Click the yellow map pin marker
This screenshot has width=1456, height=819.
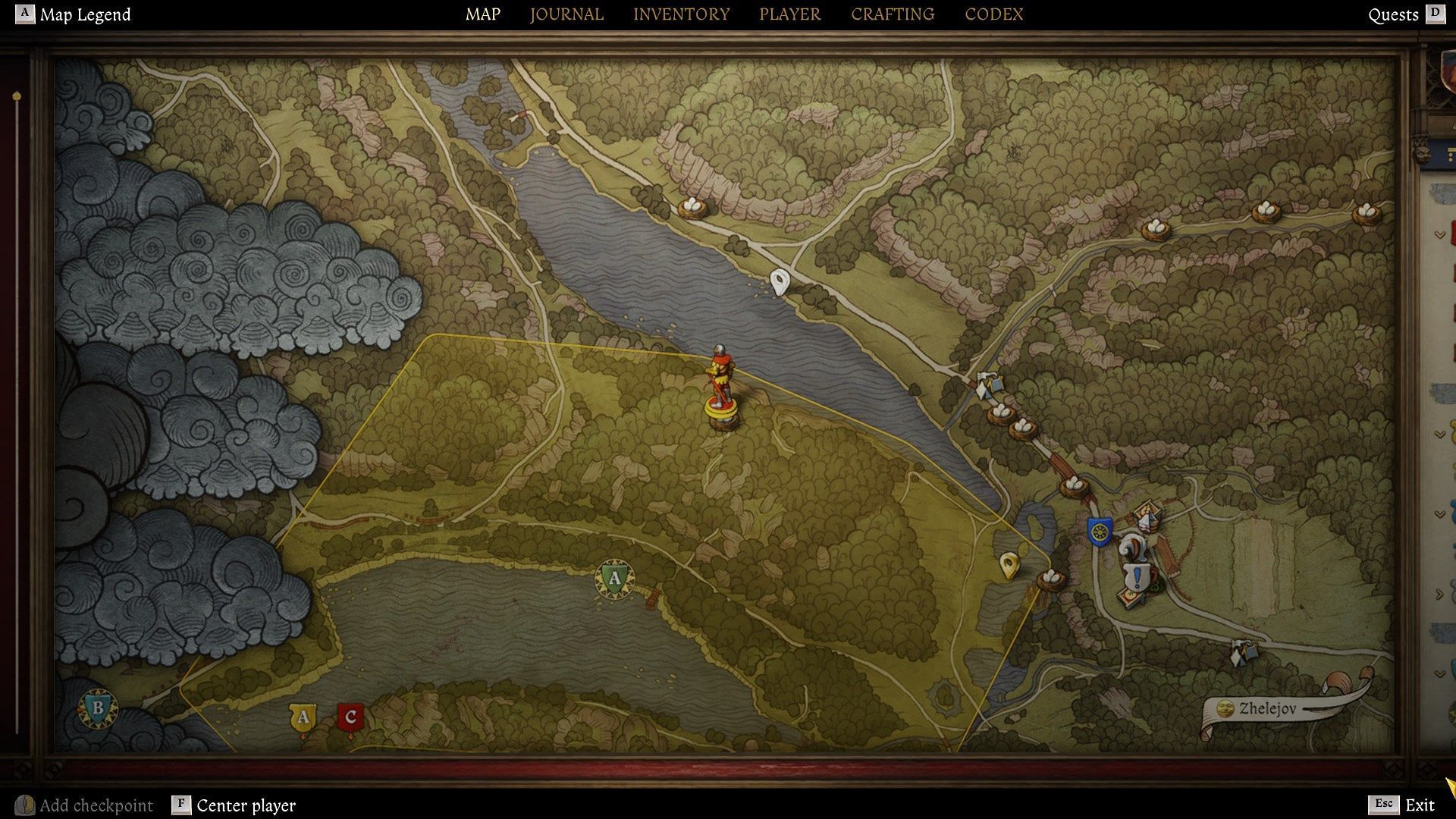pyautogui.click(x=1009, y=564)
